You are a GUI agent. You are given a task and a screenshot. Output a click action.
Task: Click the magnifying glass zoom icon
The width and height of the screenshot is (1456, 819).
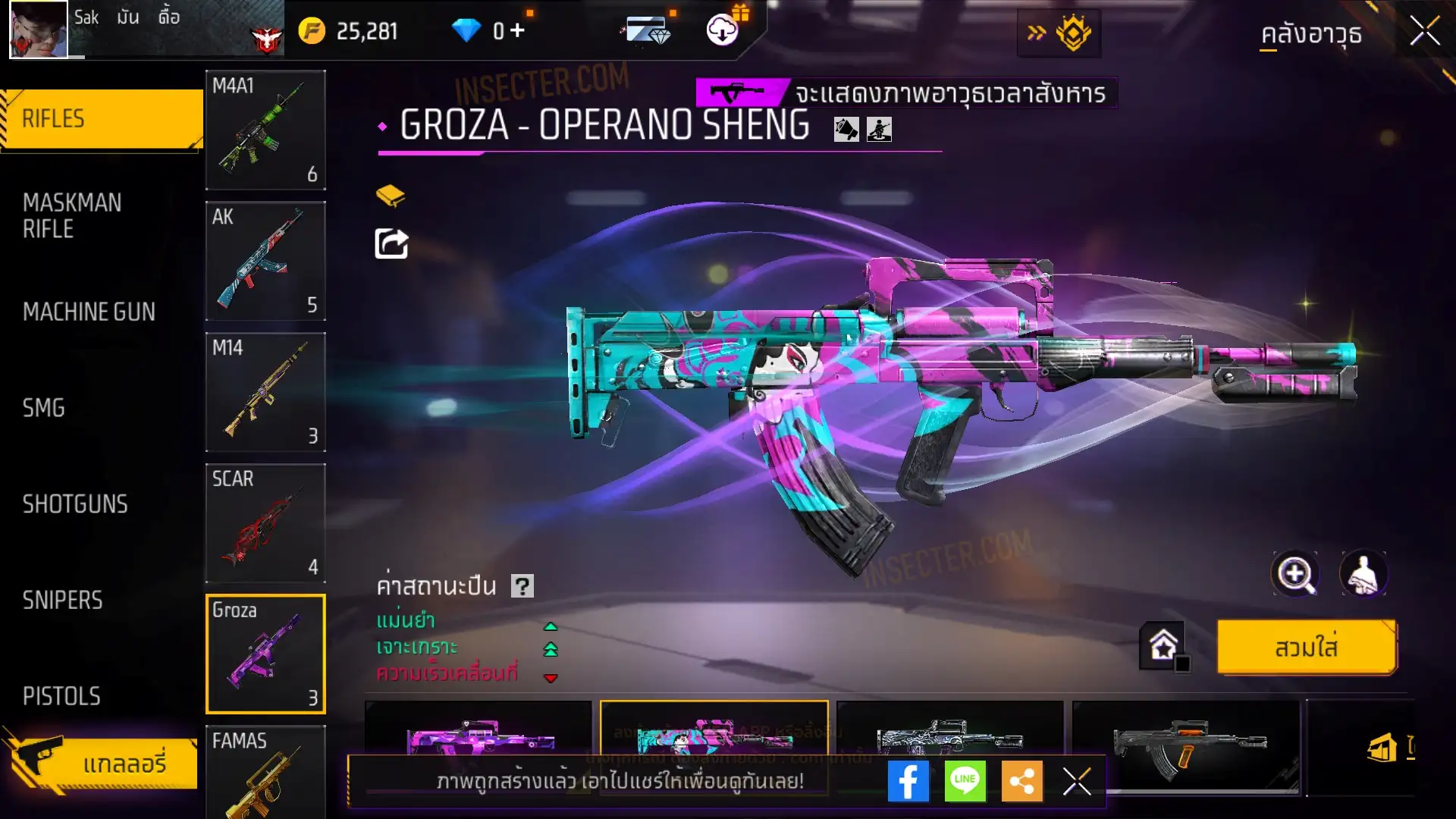[1295, 574]
